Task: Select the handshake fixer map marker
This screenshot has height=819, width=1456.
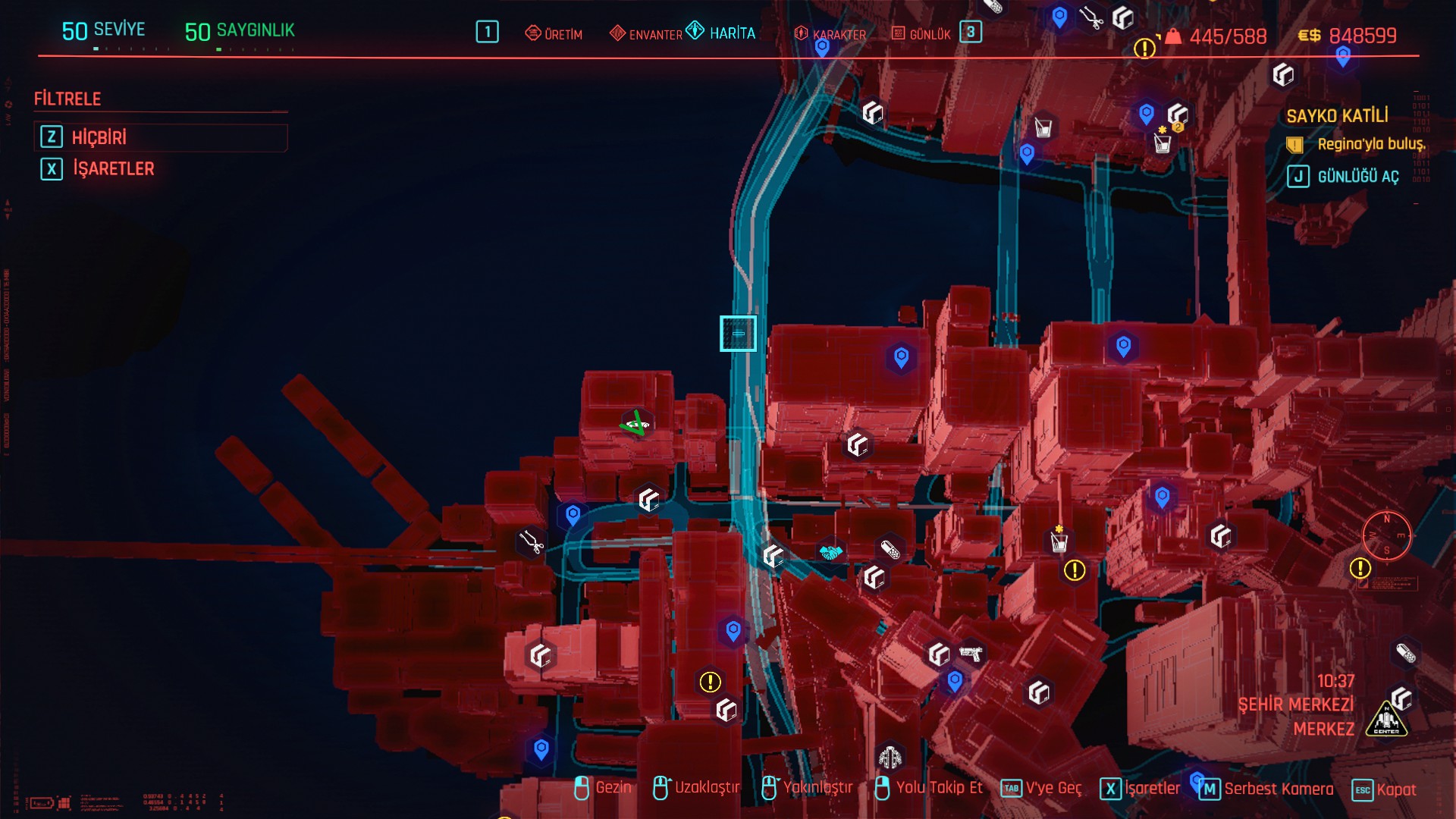Action: pos(831,551)
